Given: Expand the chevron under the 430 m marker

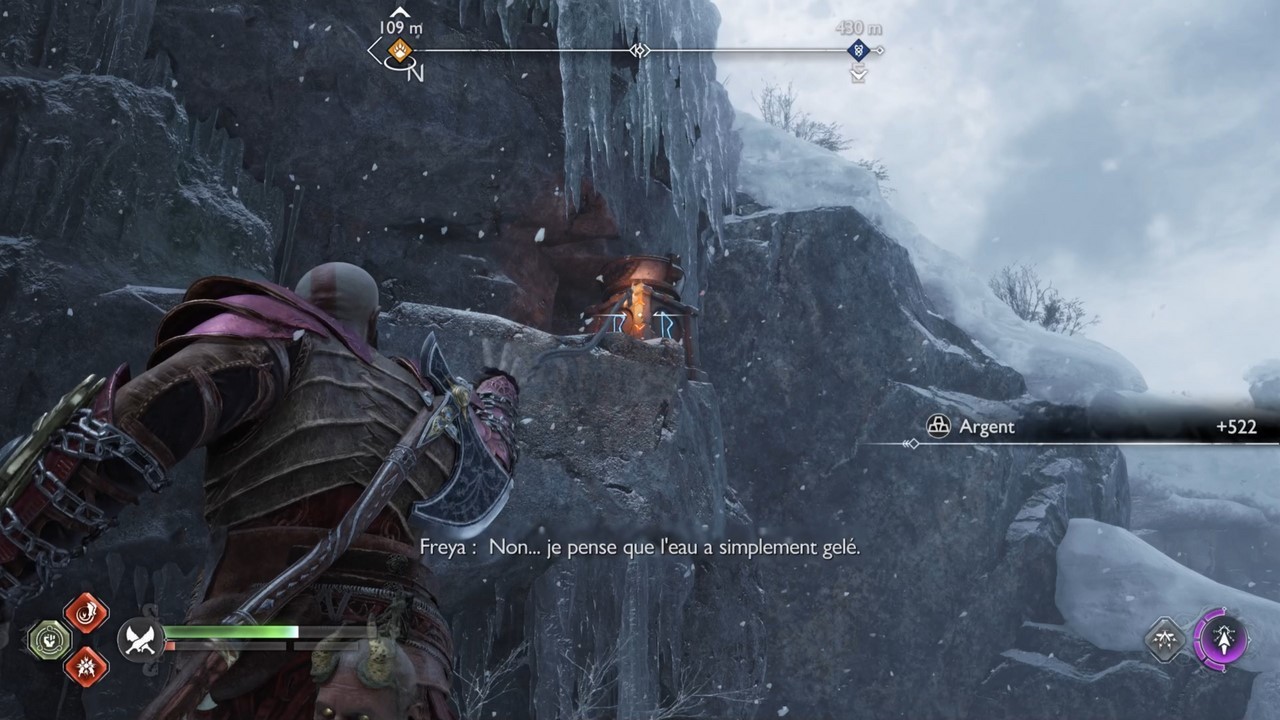Looking at the screenshot, I should [857, 74].
